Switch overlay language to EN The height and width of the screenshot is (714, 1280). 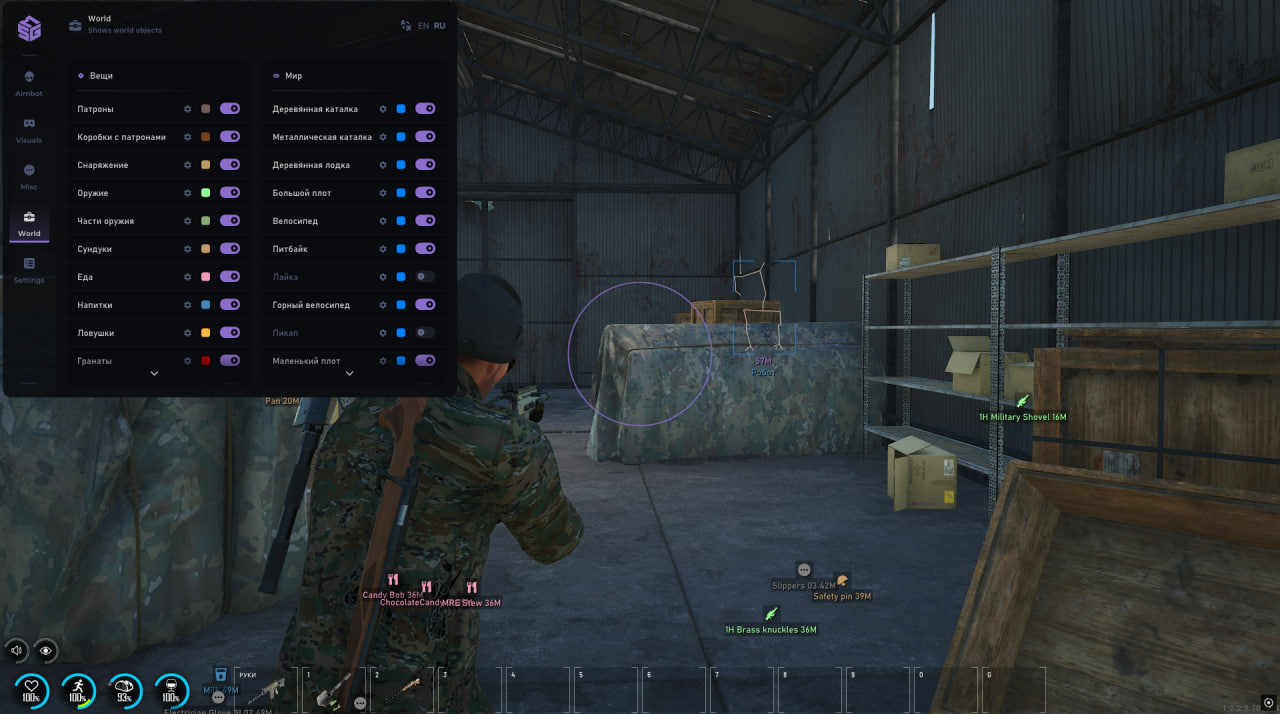click(x=424, y=26)
